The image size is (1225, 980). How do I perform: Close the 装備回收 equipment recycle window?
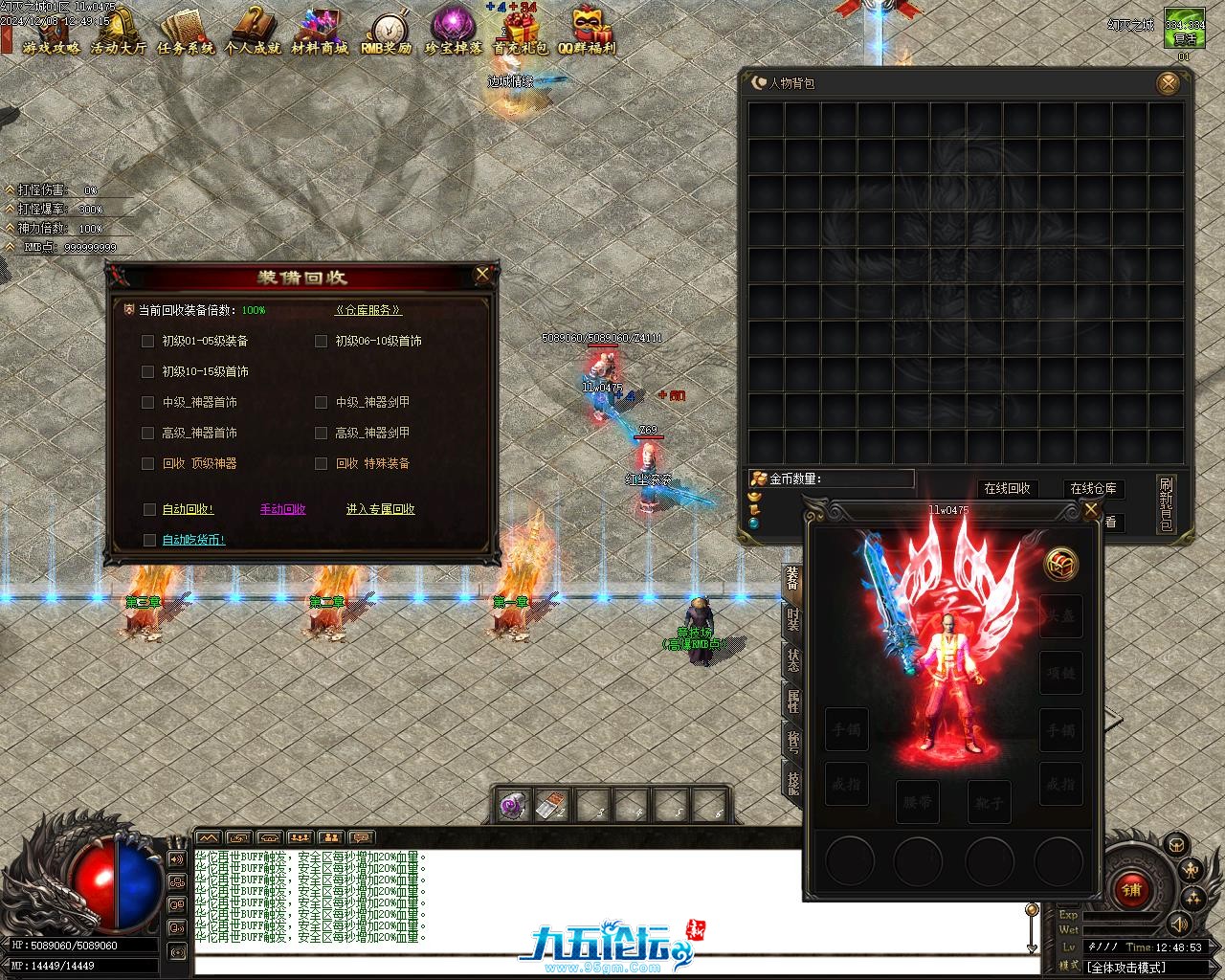coord(482,276)
